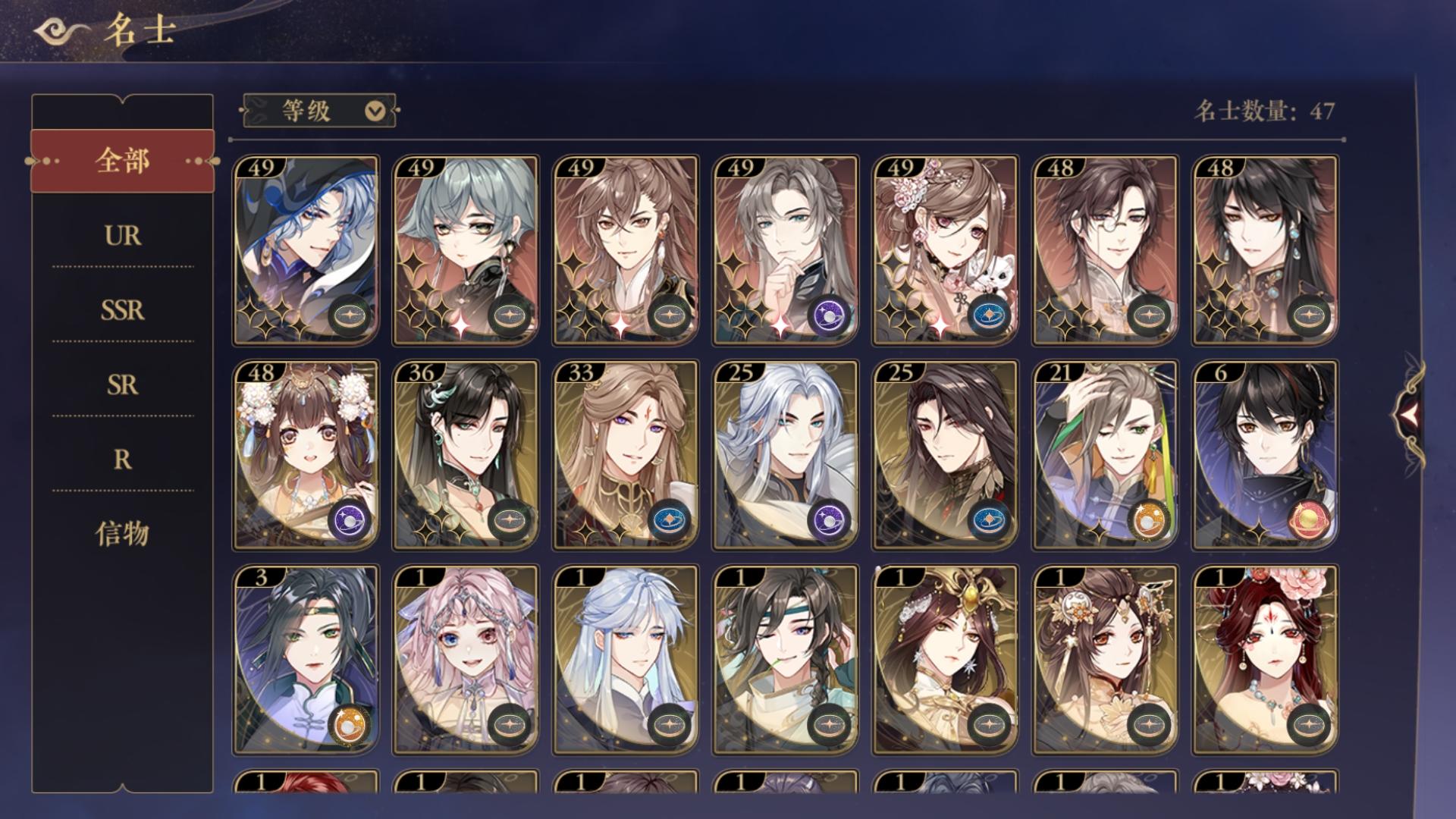1456x819 pixels.
Task: Click the cloud emblem beside the 名士 title
Action: point(53,30)
